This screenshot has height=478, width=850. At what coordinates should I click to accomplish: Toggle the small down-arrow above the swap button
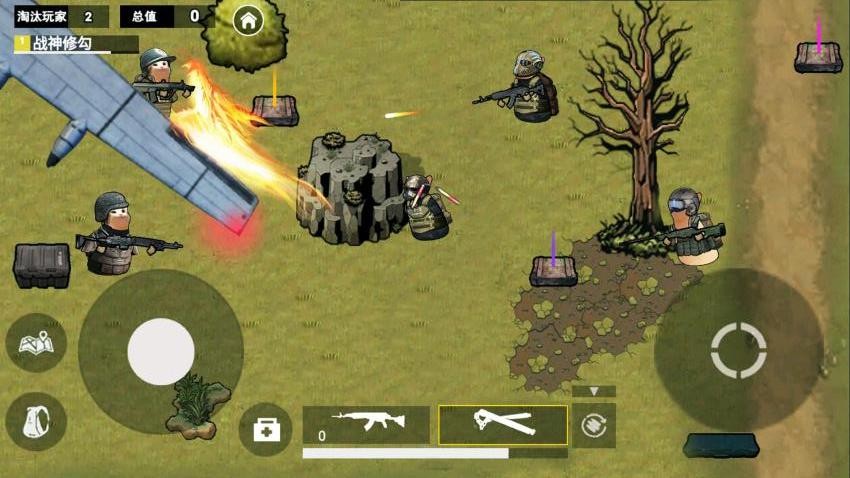(x=594, y=391)
